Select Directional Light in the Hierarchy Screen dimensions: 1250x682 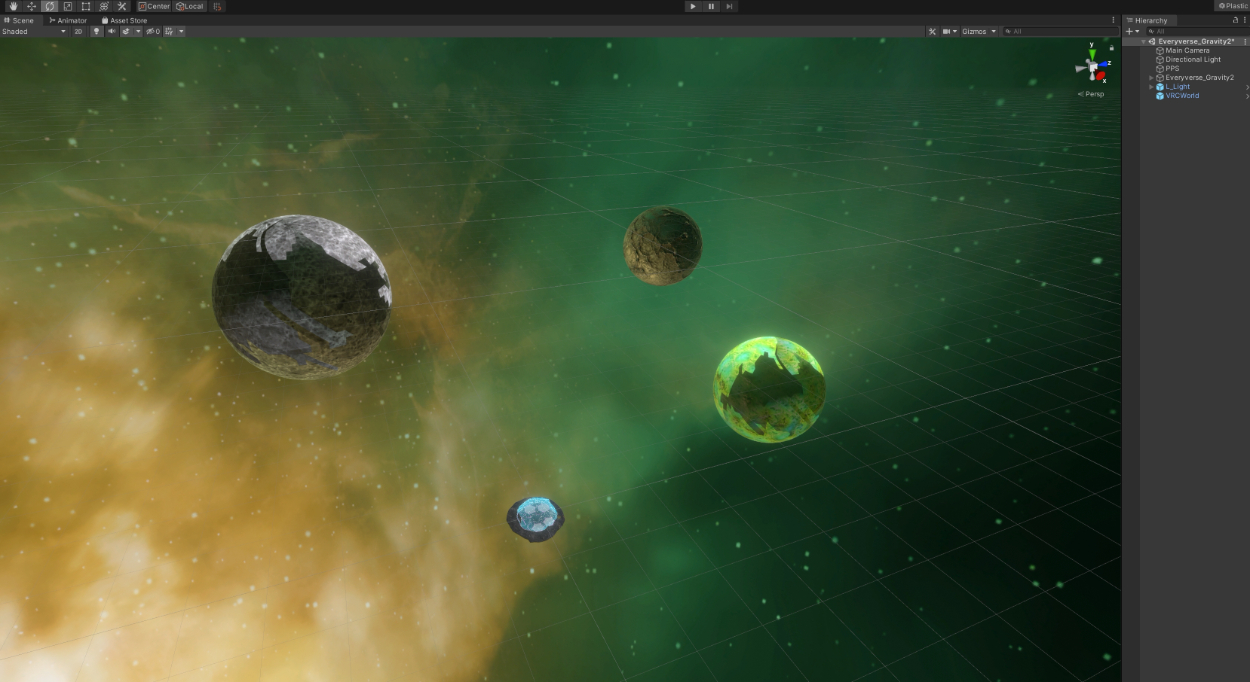pos(1192,59)
